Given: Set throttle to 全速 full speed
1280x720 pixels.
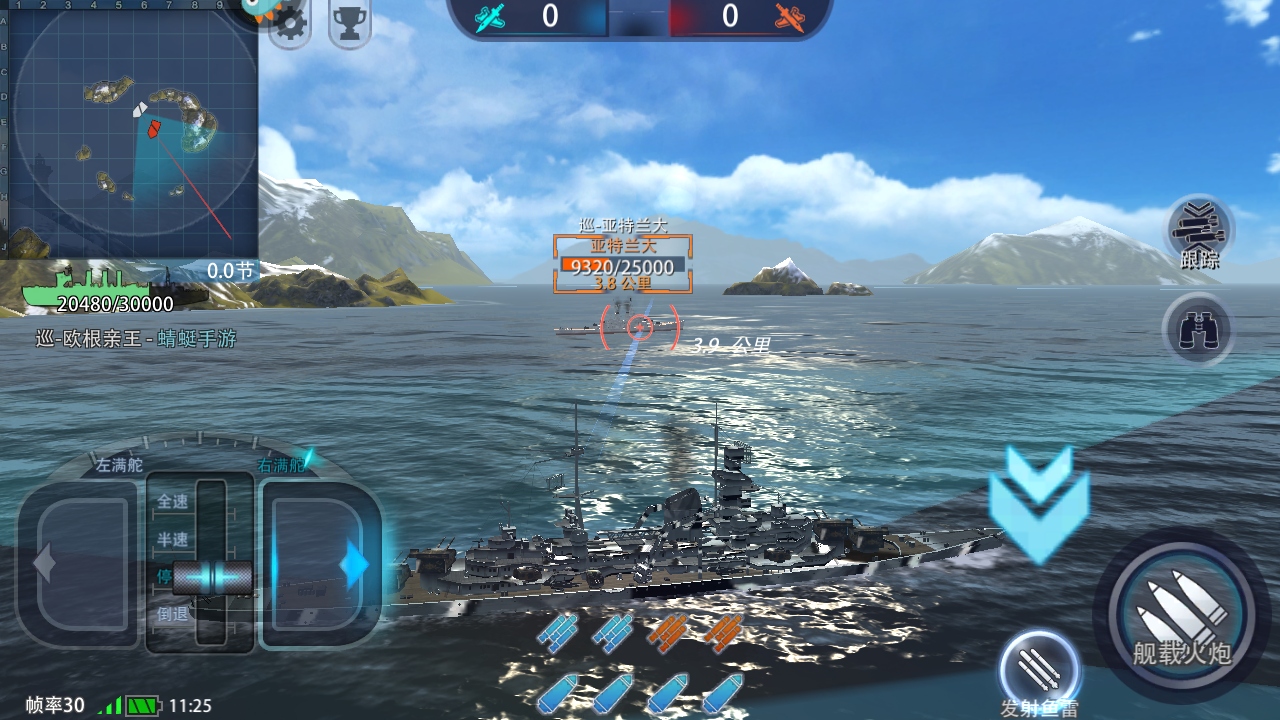Looking at the screenshot, I should (x=173, y=502).
